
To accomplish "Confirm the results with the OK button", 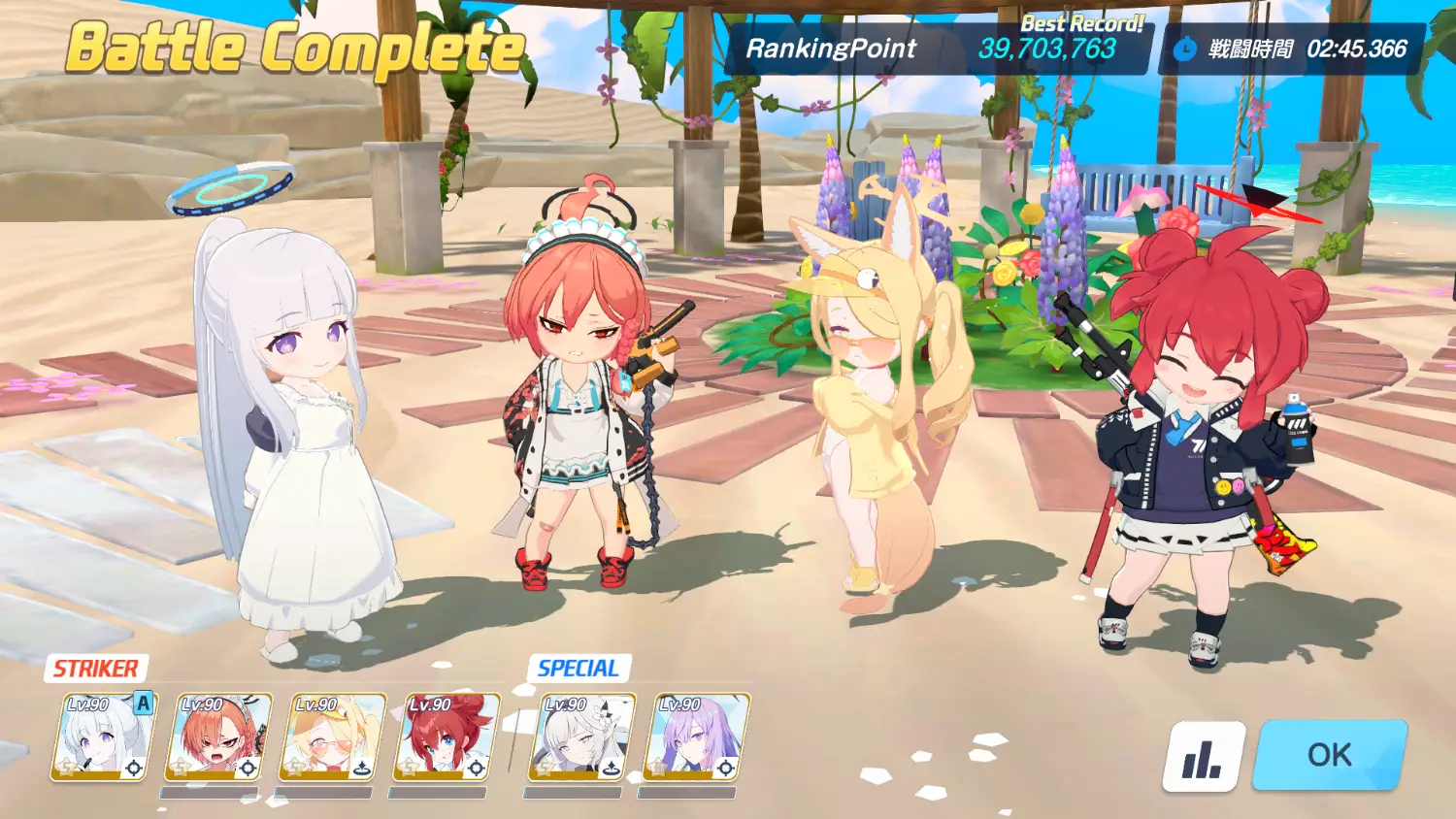I will point(1329,755).
